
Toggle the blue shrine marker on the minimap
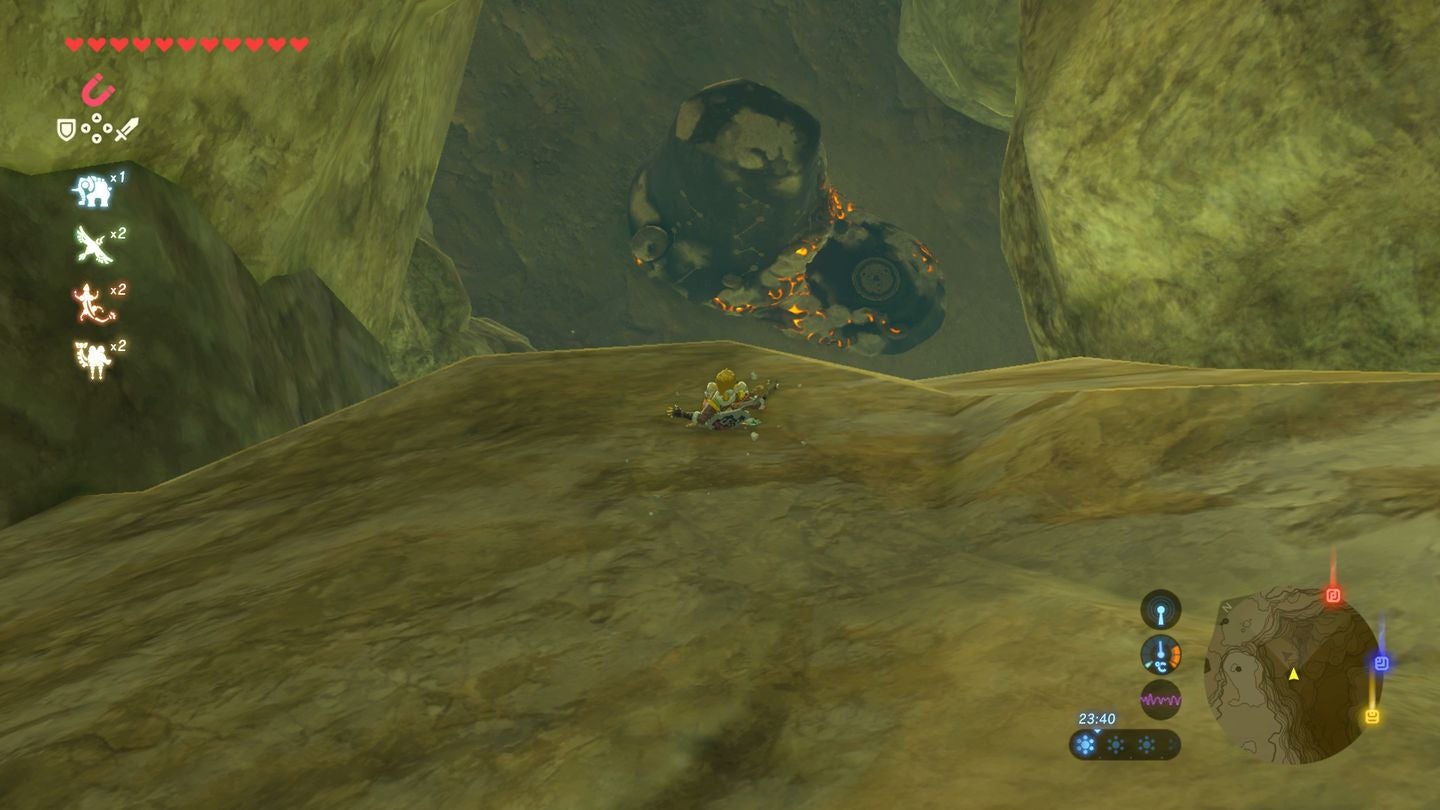(x=1381, y=661)
